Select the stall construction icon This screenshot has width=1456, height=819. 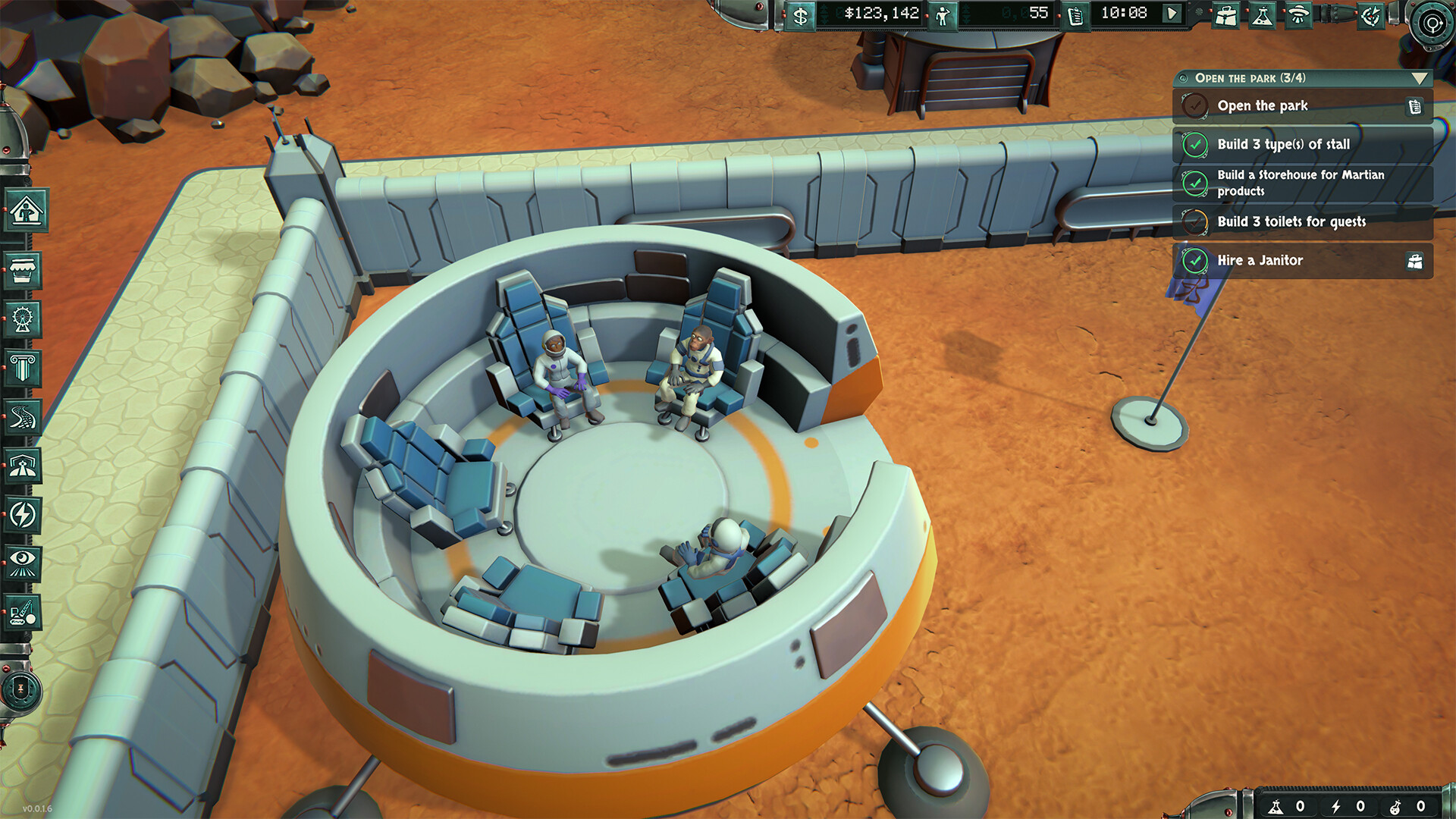click(x=23, y=270)
